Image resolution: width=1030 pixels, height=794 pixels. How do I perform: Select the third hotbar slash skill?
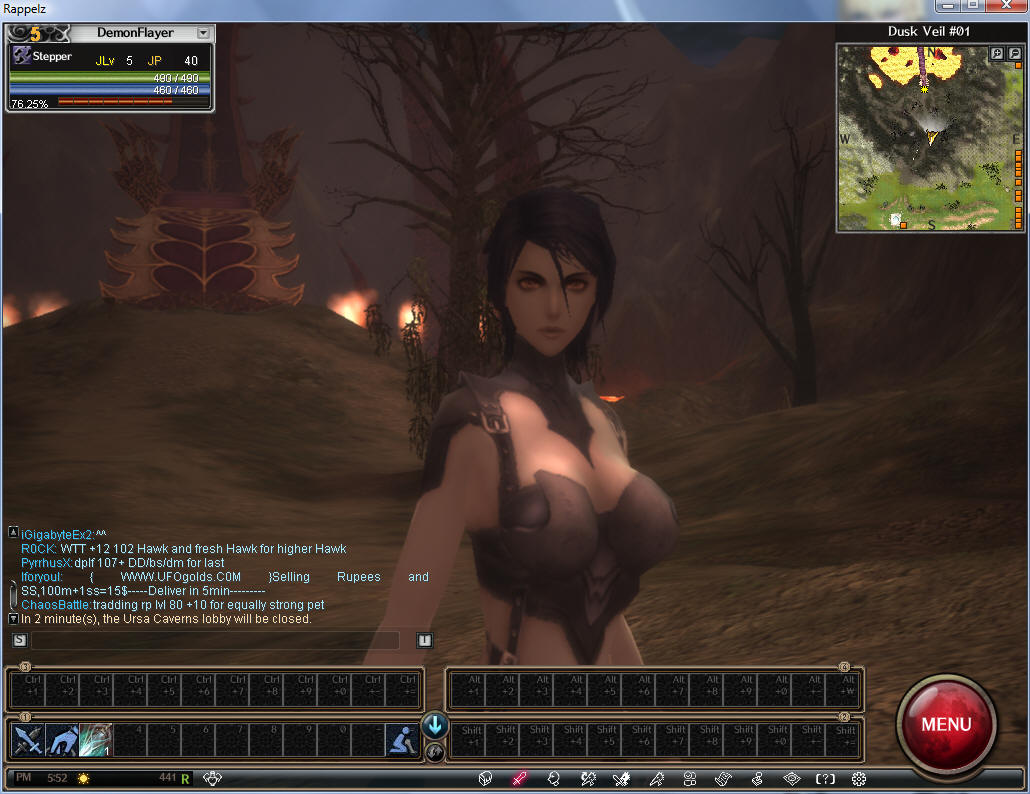[x=95, y=740]
